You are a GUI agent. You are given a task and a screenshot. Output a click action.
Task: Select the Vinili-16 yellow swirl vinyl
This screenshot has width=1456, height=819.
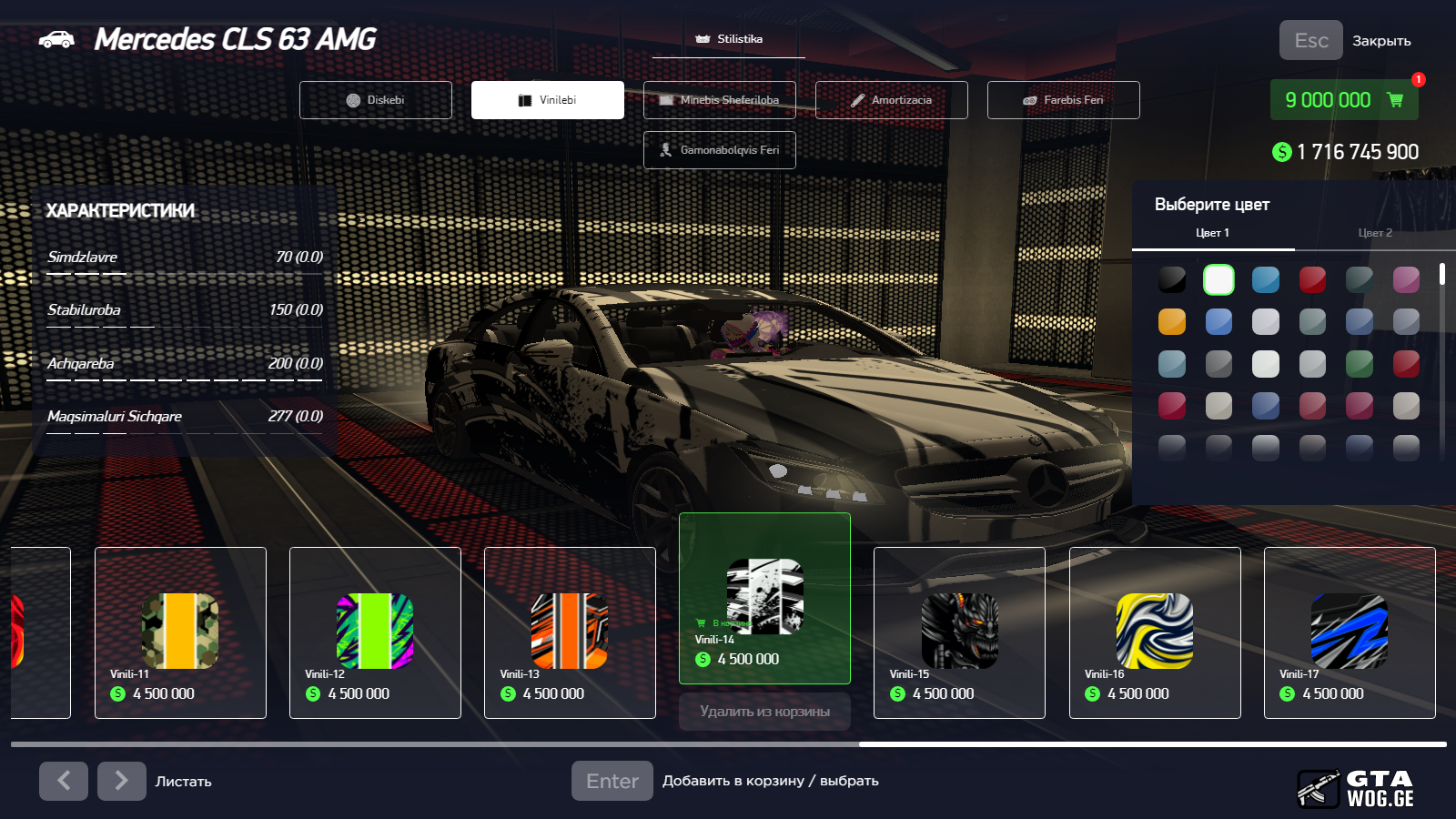click(x=1155, y=632)
